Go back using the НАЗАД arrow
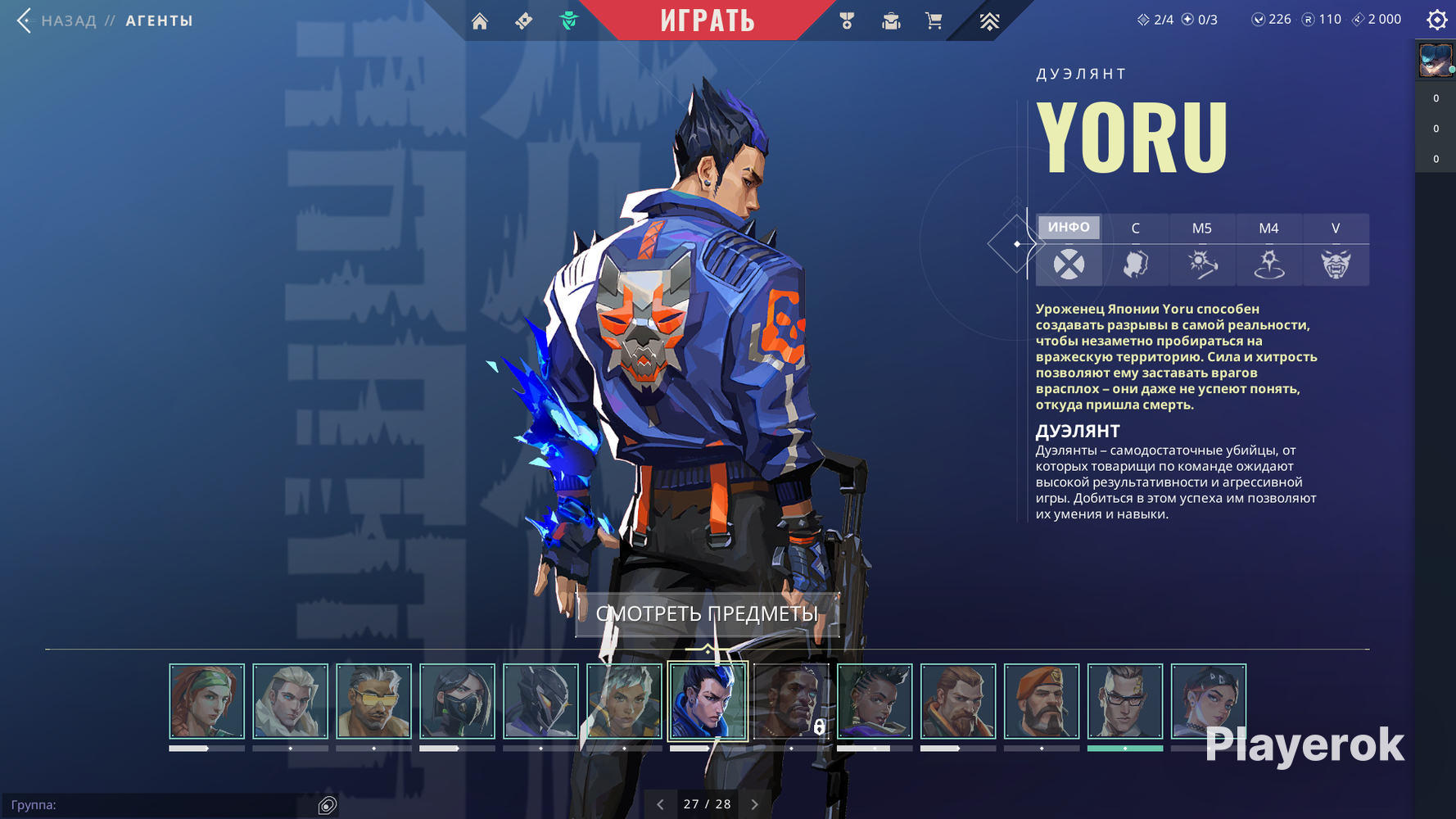The image size is (1456, 819). pyautogui.click(x=25, y=20)
